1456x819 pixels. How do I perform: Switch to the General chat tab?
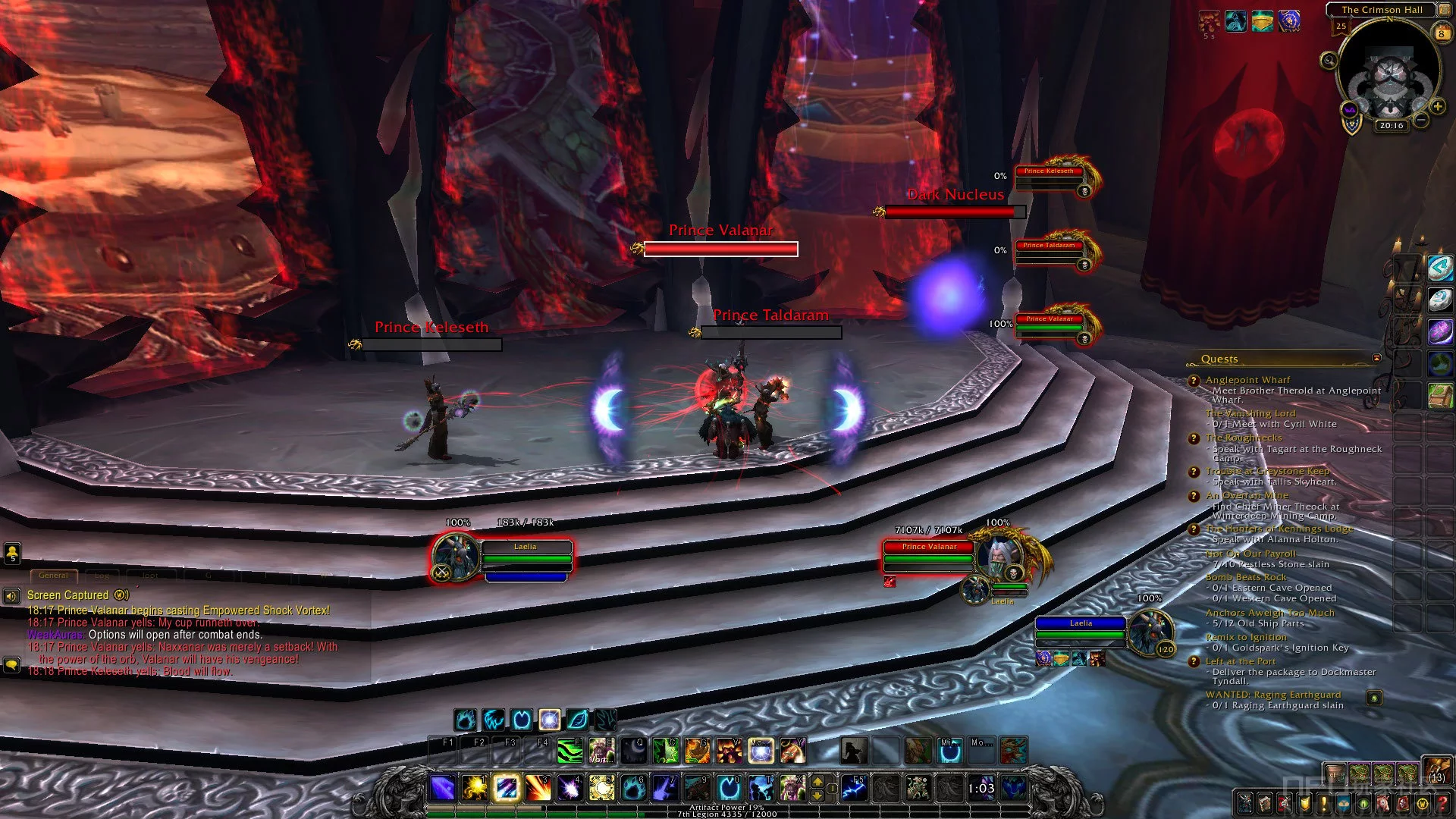[53, 576]
